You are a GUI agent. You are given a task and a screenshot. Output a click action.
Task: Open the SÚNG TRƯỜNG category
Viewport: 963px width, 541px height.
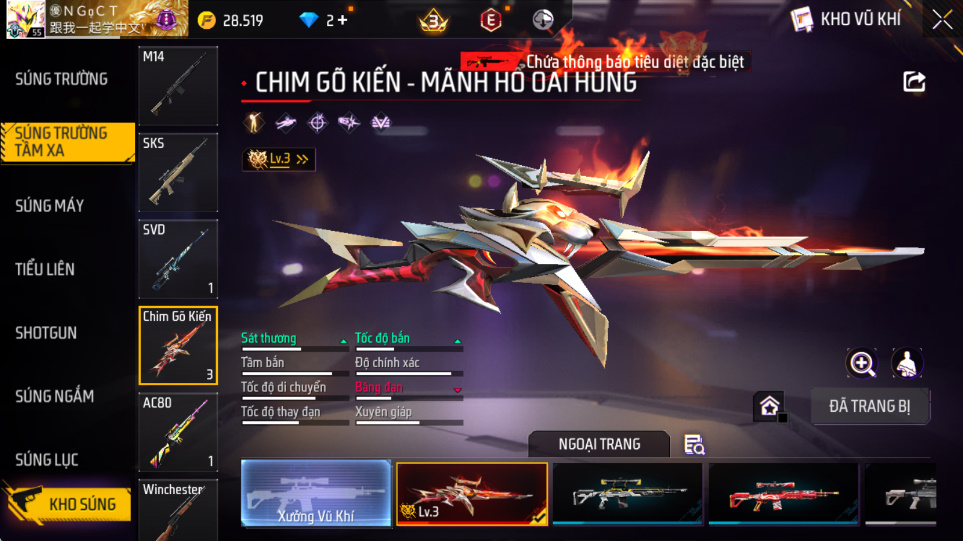click(x=61, y=79)
